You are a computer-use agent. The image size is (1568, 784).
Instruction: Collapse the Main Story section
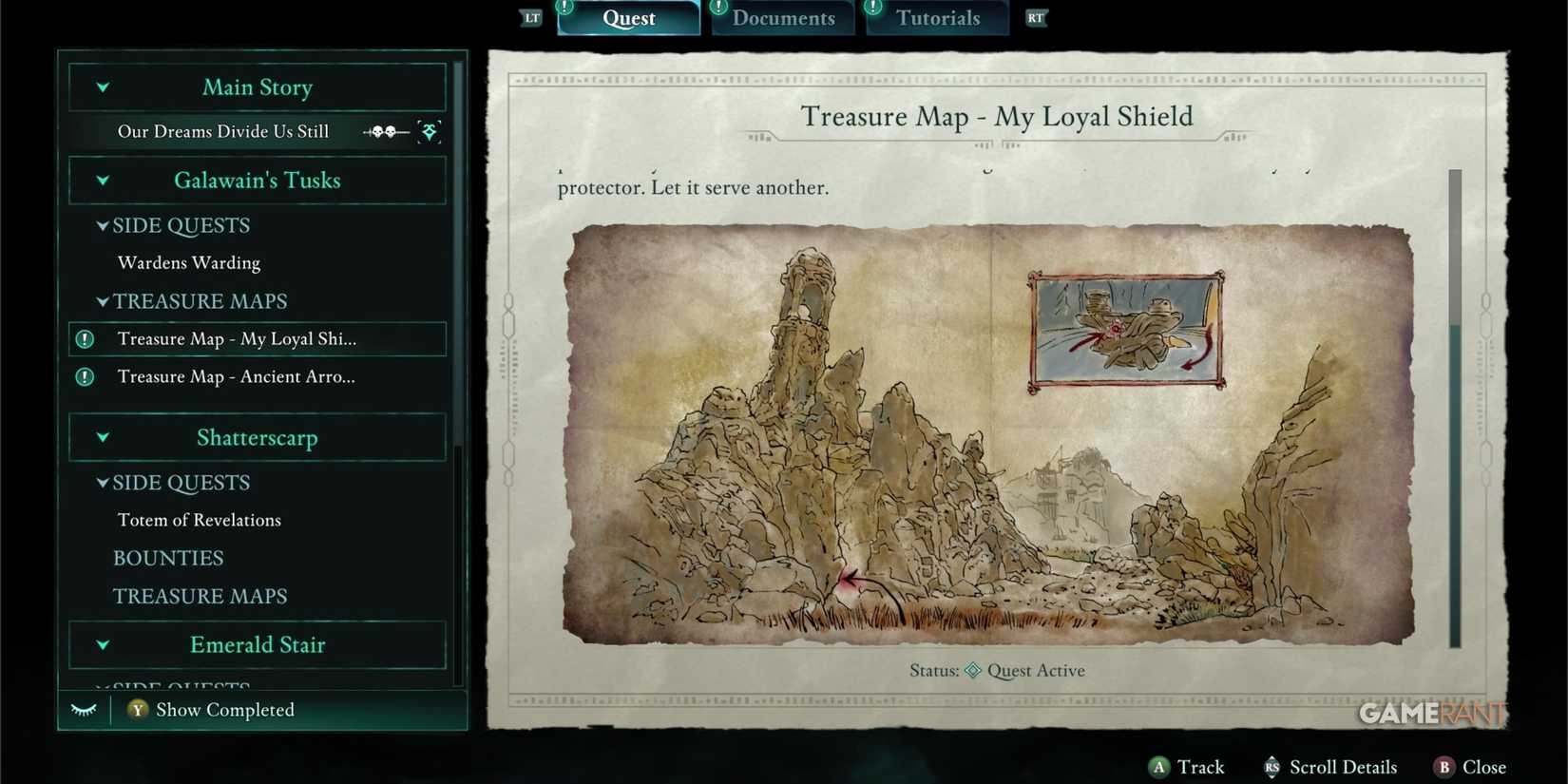(103, 87)
